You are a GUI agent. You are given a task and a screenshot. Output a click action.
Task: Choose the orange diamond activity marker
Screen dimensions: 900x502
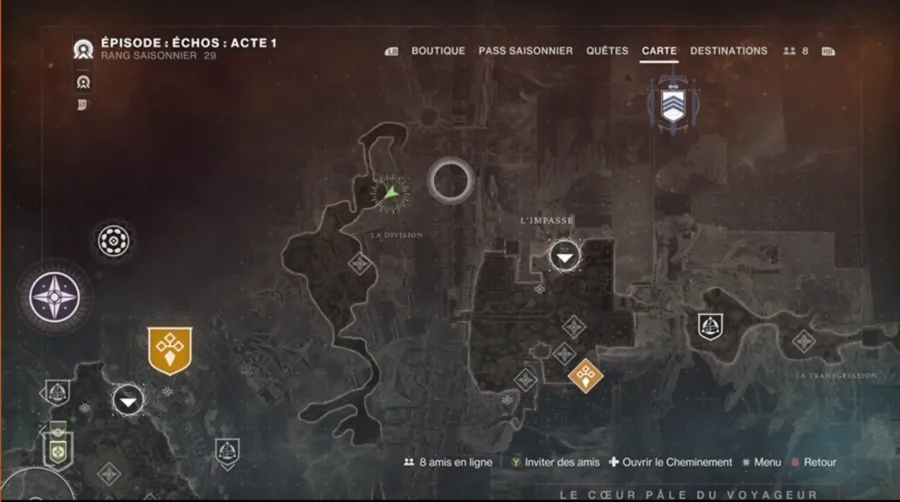[x=585, y=375]
